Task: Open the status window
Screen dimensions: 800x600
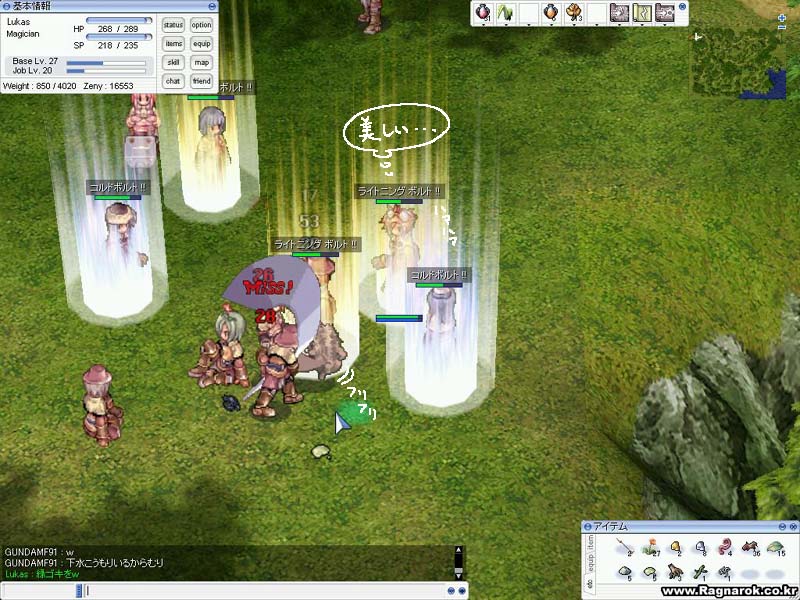Action: click(x=173, y=25)
